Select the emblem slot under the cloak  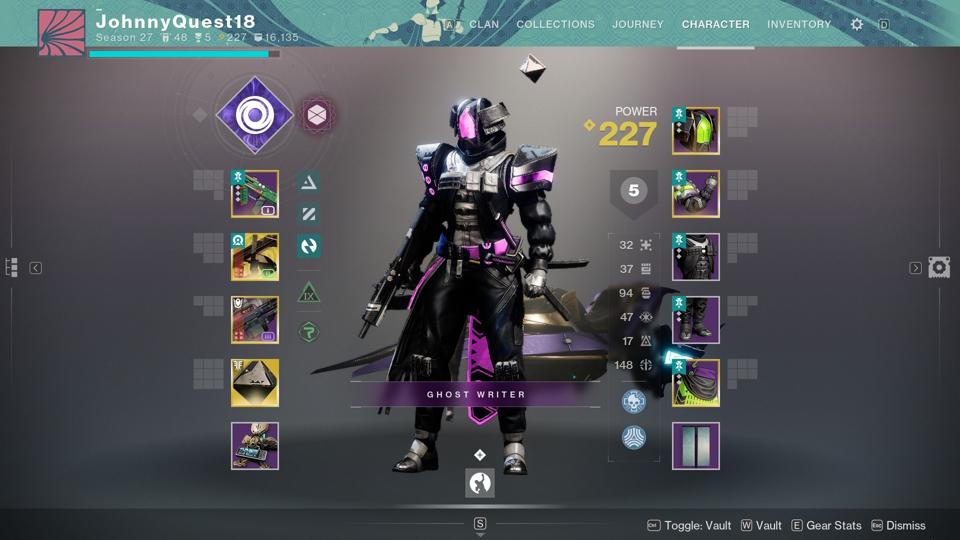point(696,446)
